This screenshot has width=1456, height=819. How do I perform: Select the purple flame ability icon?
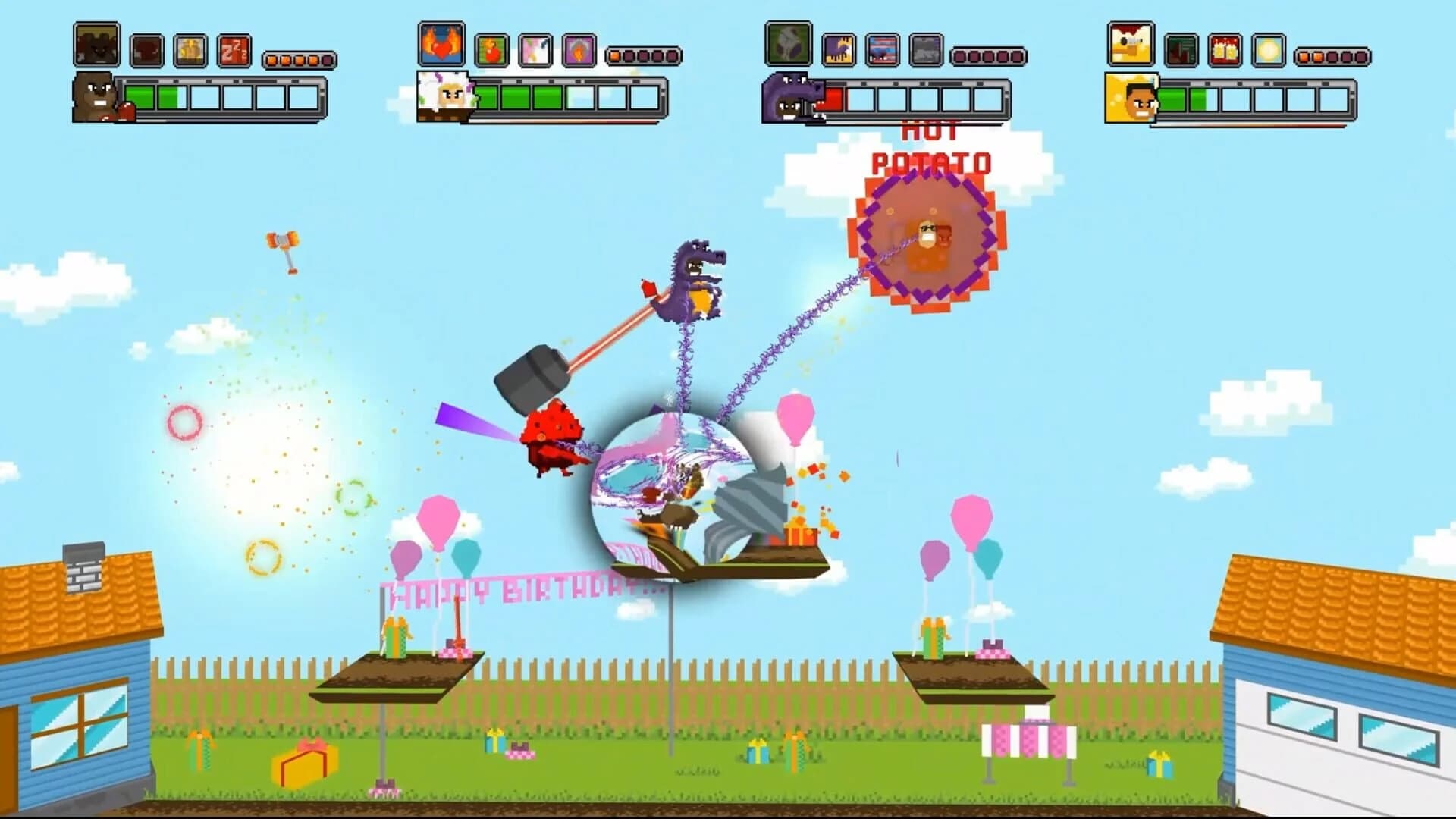click(x=579, y=49)
